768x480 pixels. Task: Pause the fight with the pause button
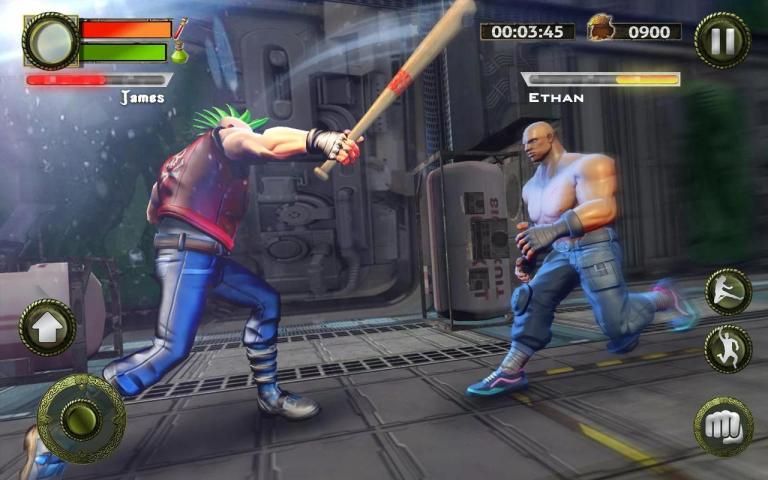tap(722, 40)
